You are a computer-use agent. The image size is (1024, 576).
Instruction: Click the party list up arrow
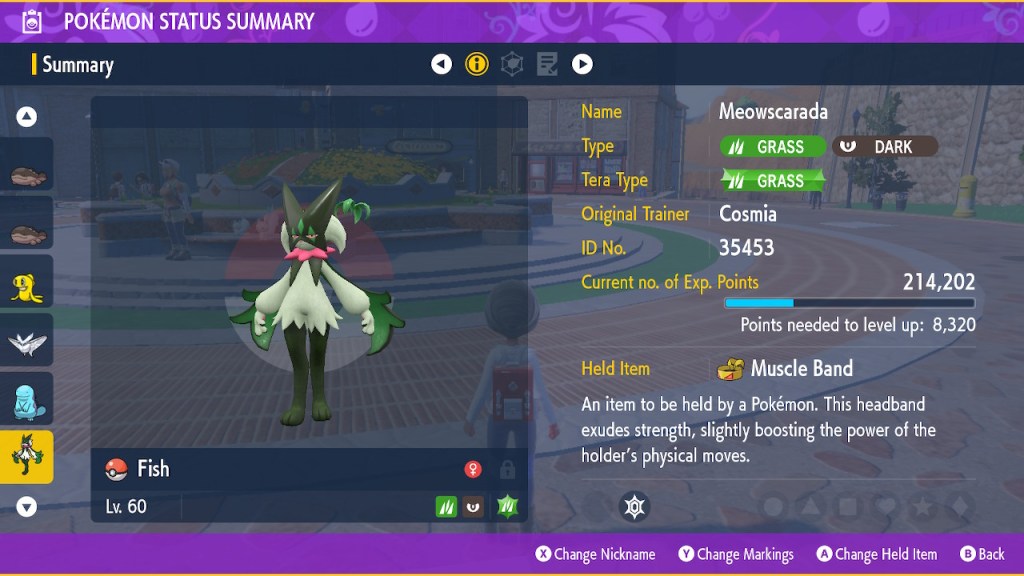pos(27,117)
